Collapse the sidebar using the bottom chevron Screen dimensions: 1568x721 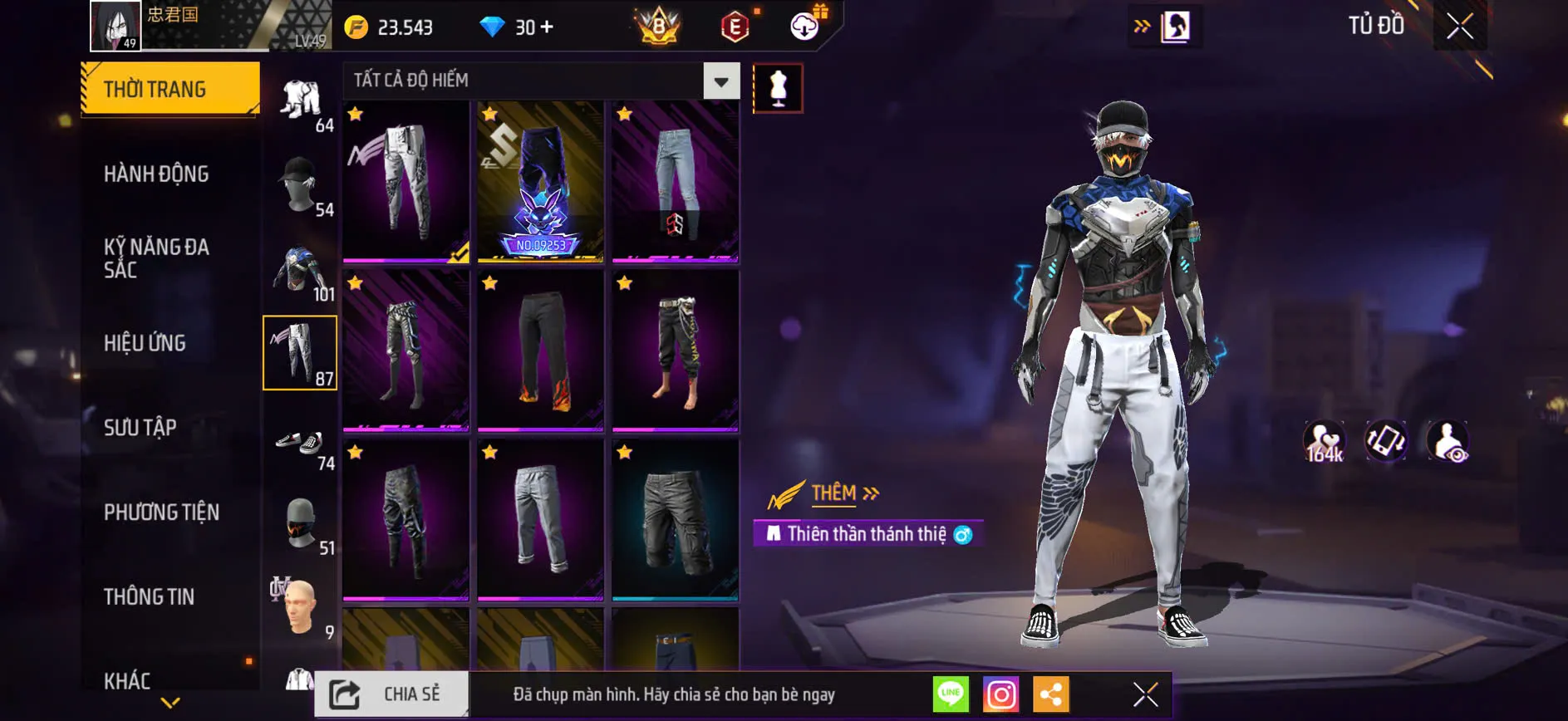(170, 702)
